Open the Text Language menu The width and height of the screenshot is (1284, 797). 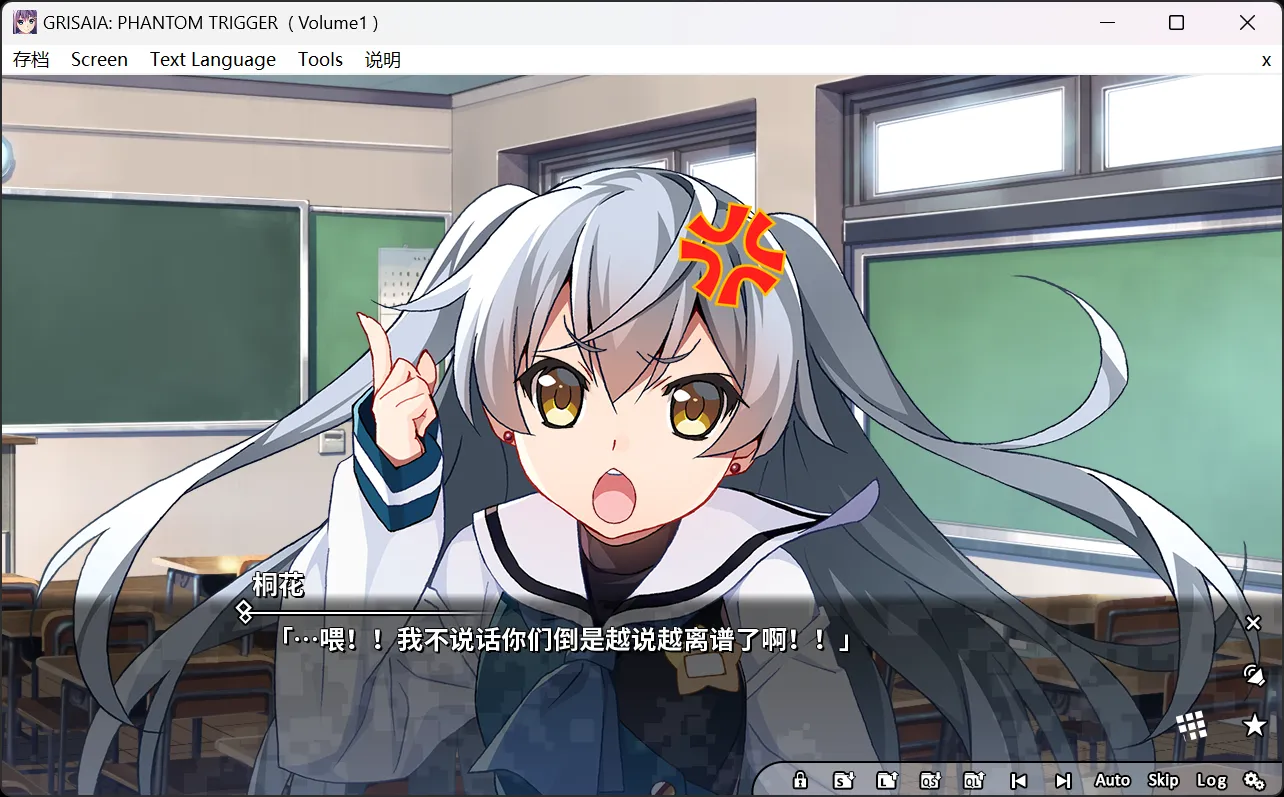coord(212,59)
